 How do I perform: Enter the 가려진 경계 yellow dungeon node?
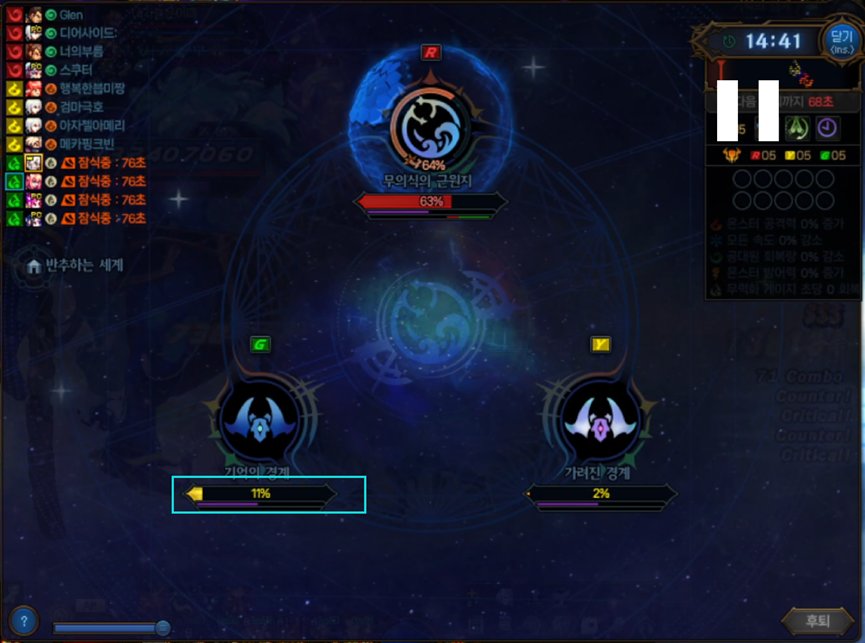[x=600, y=422]
